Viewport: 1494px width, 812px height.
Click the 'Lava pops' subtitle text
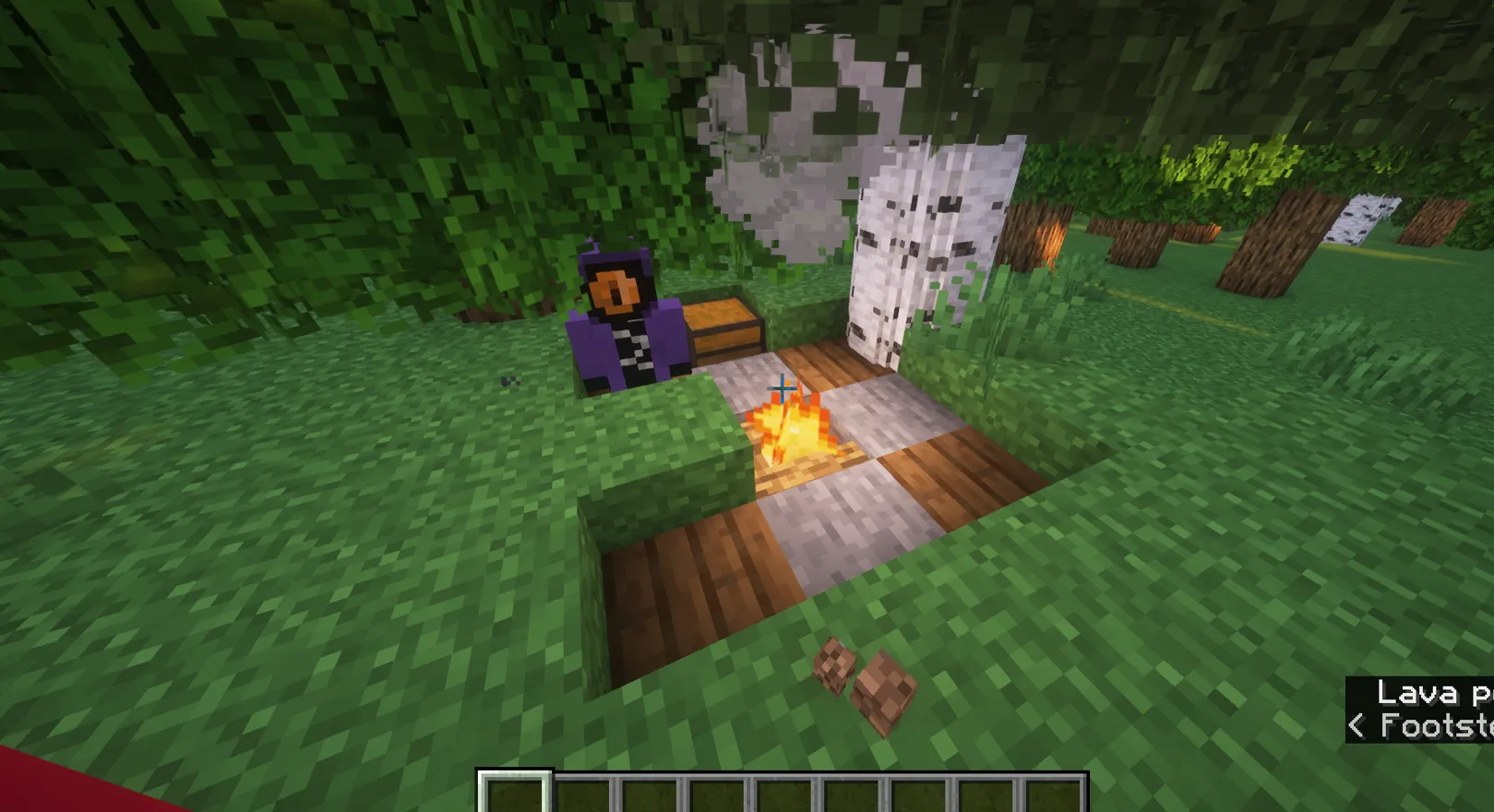pyautogui.click(x=1428, y=692)
